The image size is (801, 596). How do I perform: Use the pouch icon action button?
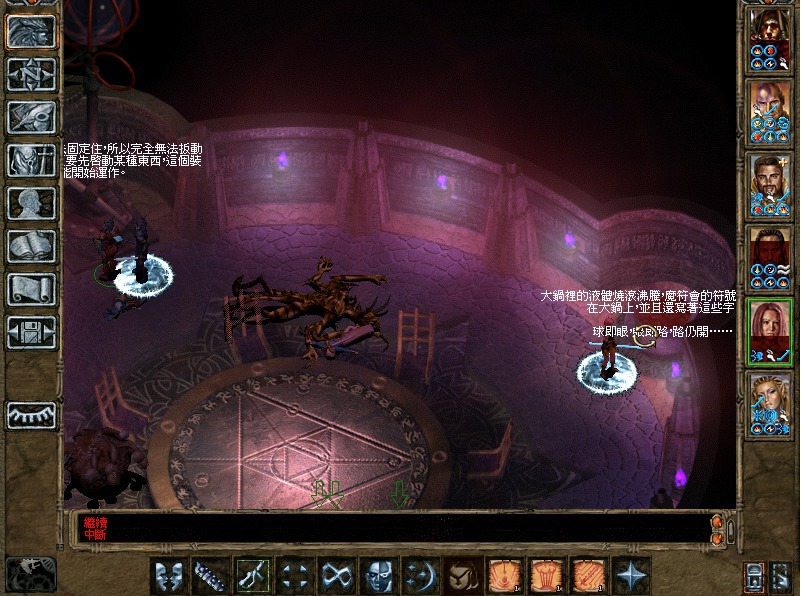click(461, 575)
